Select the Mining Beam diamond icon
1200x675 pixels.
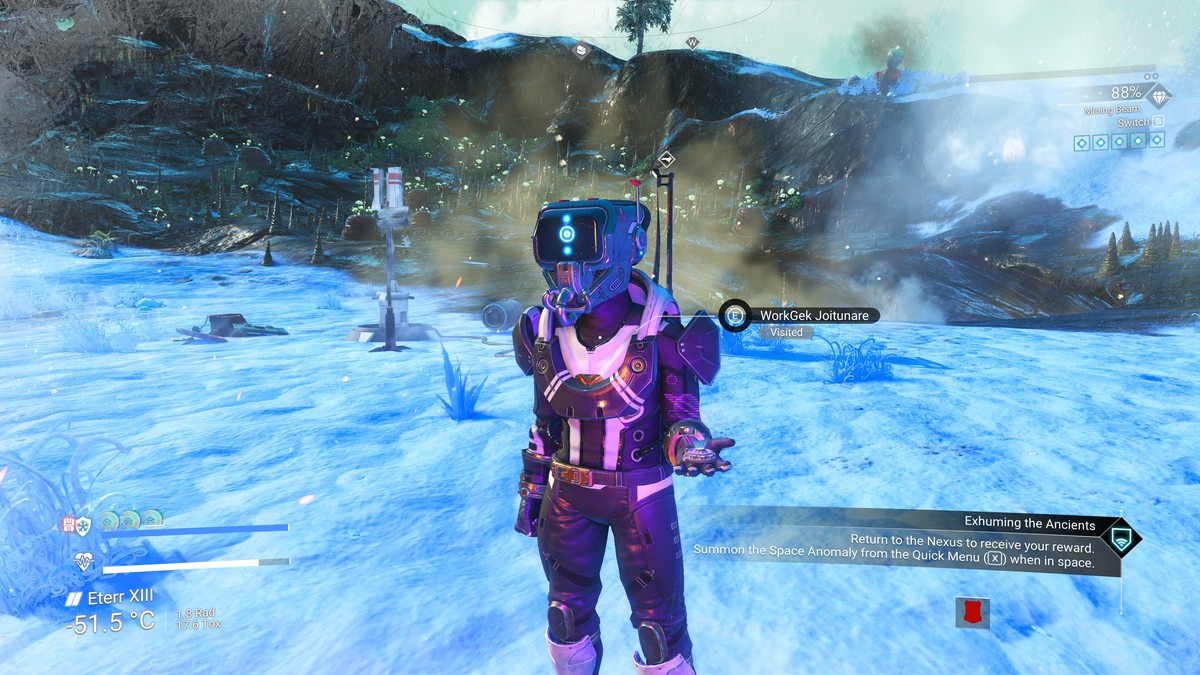point(1159,96)
